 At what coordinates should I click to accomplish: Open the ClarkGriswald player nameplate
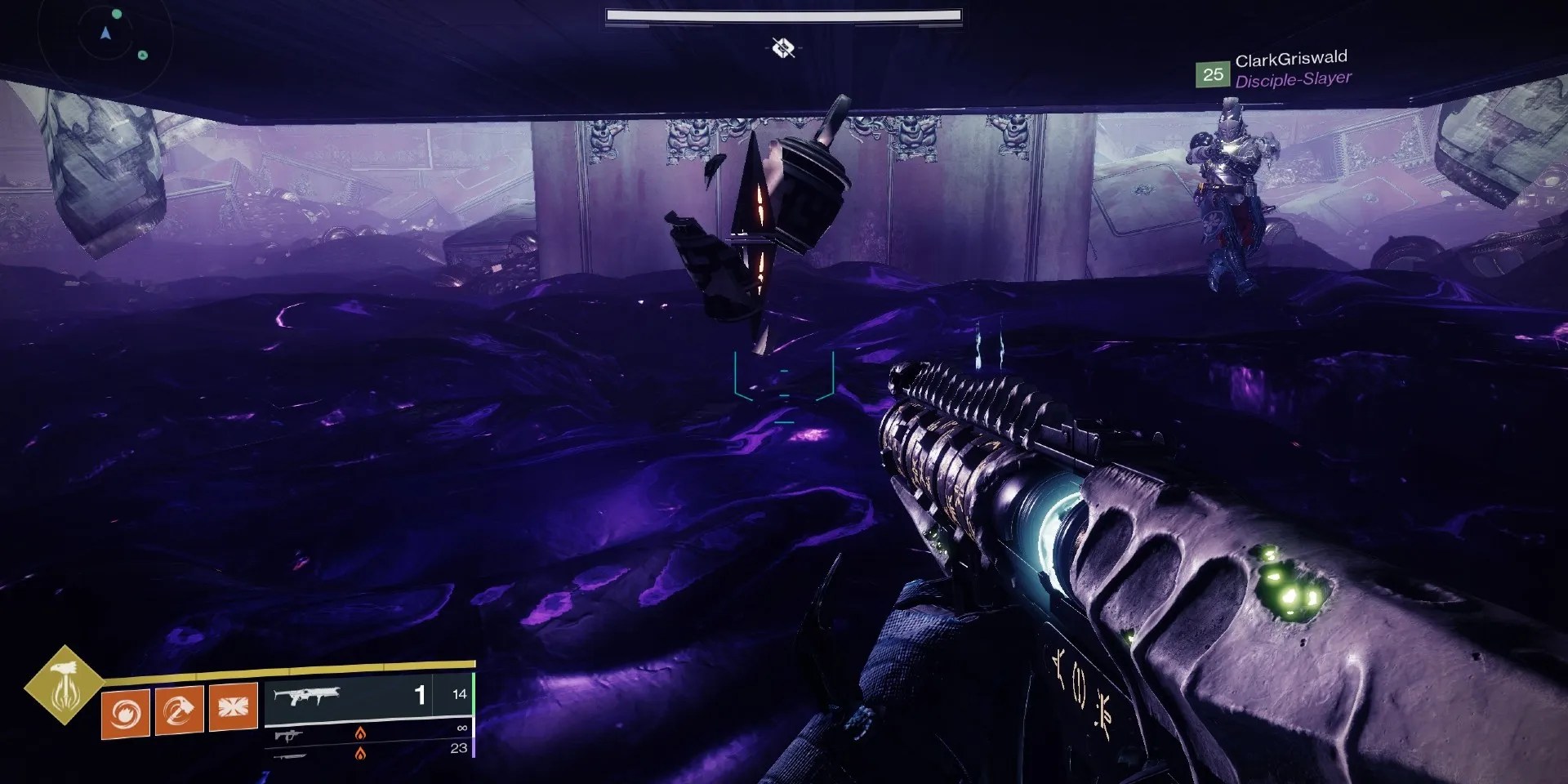(1293, 57)
